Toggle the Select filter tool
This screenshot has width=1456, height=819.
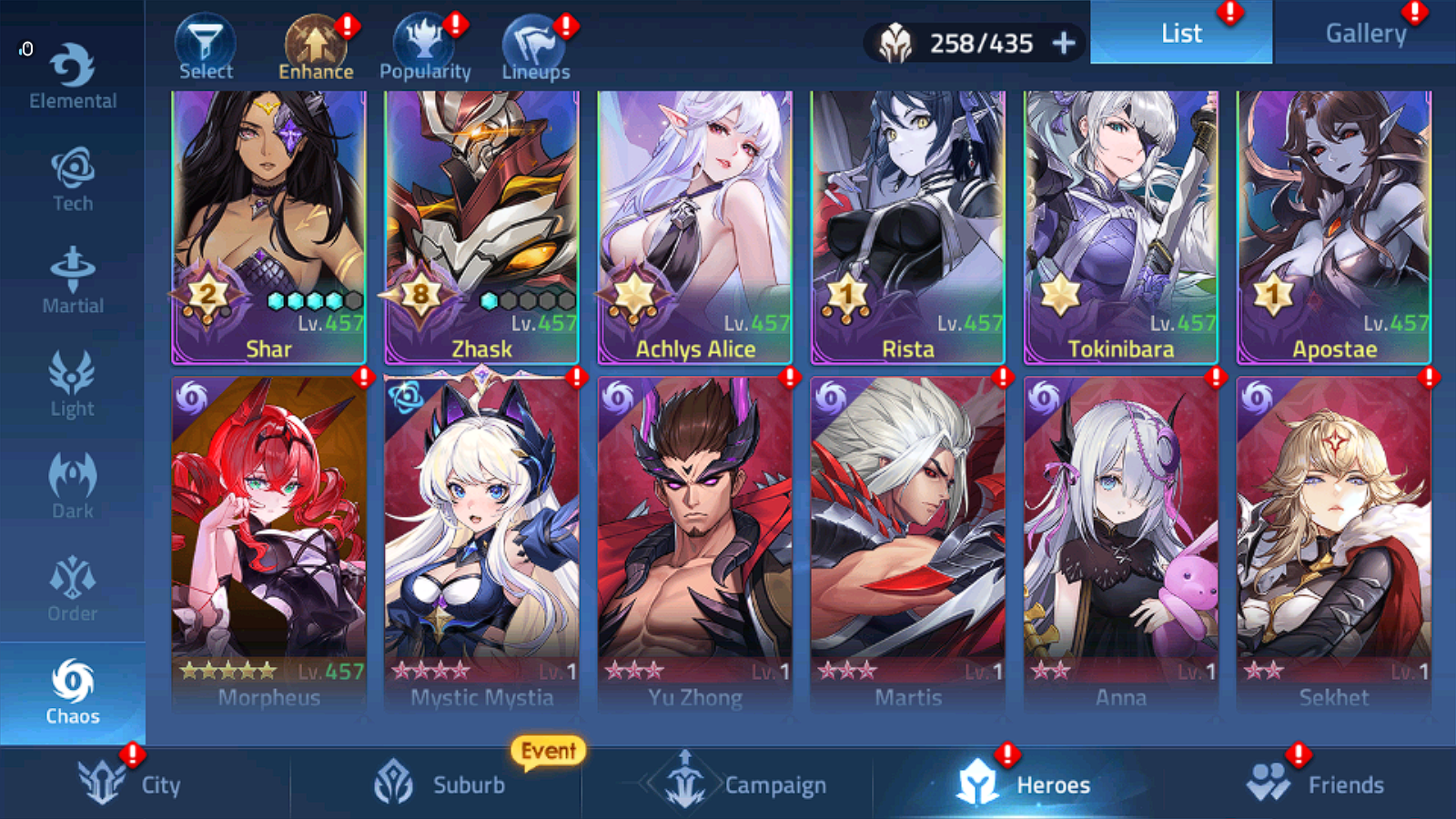pos(206,41)
